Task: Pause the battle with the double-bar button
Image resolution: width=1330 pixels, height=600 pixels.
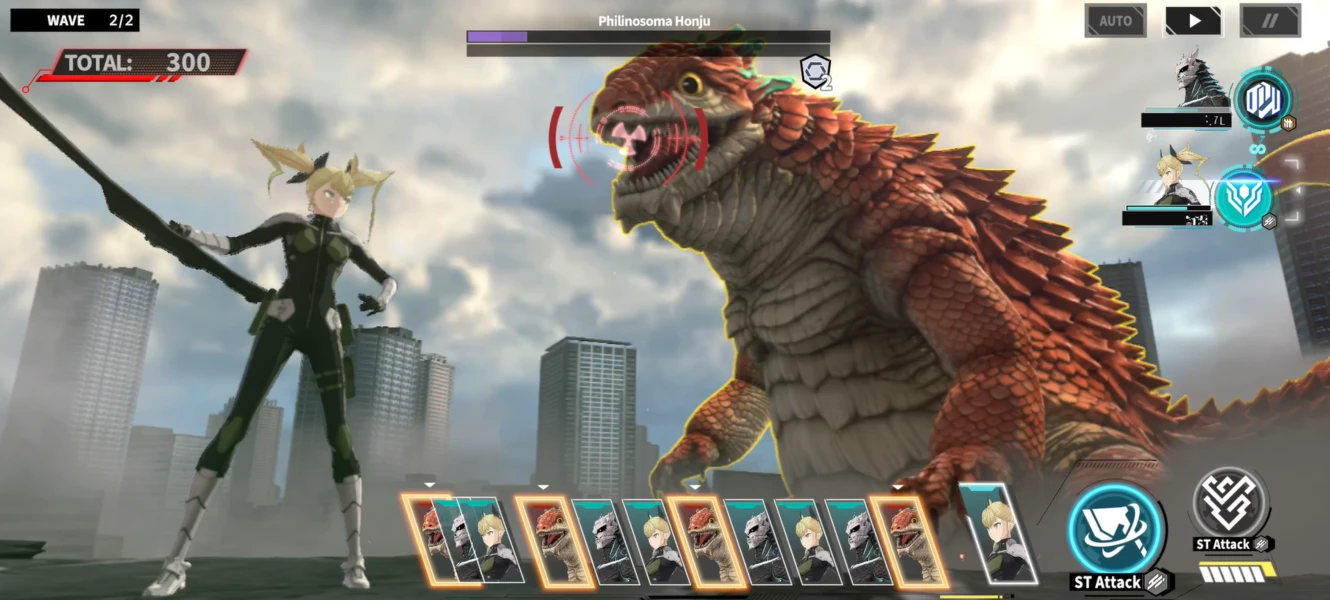Action: click(1270, 21)
